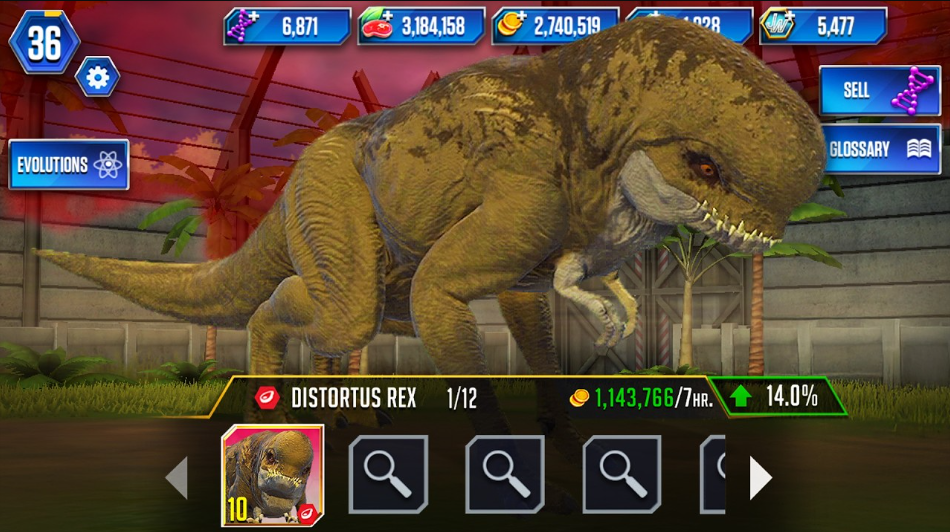The height and width of the screenshot is (532, 950).
Task: Show previous creatures with left arrow
Action: coord(177,478)
